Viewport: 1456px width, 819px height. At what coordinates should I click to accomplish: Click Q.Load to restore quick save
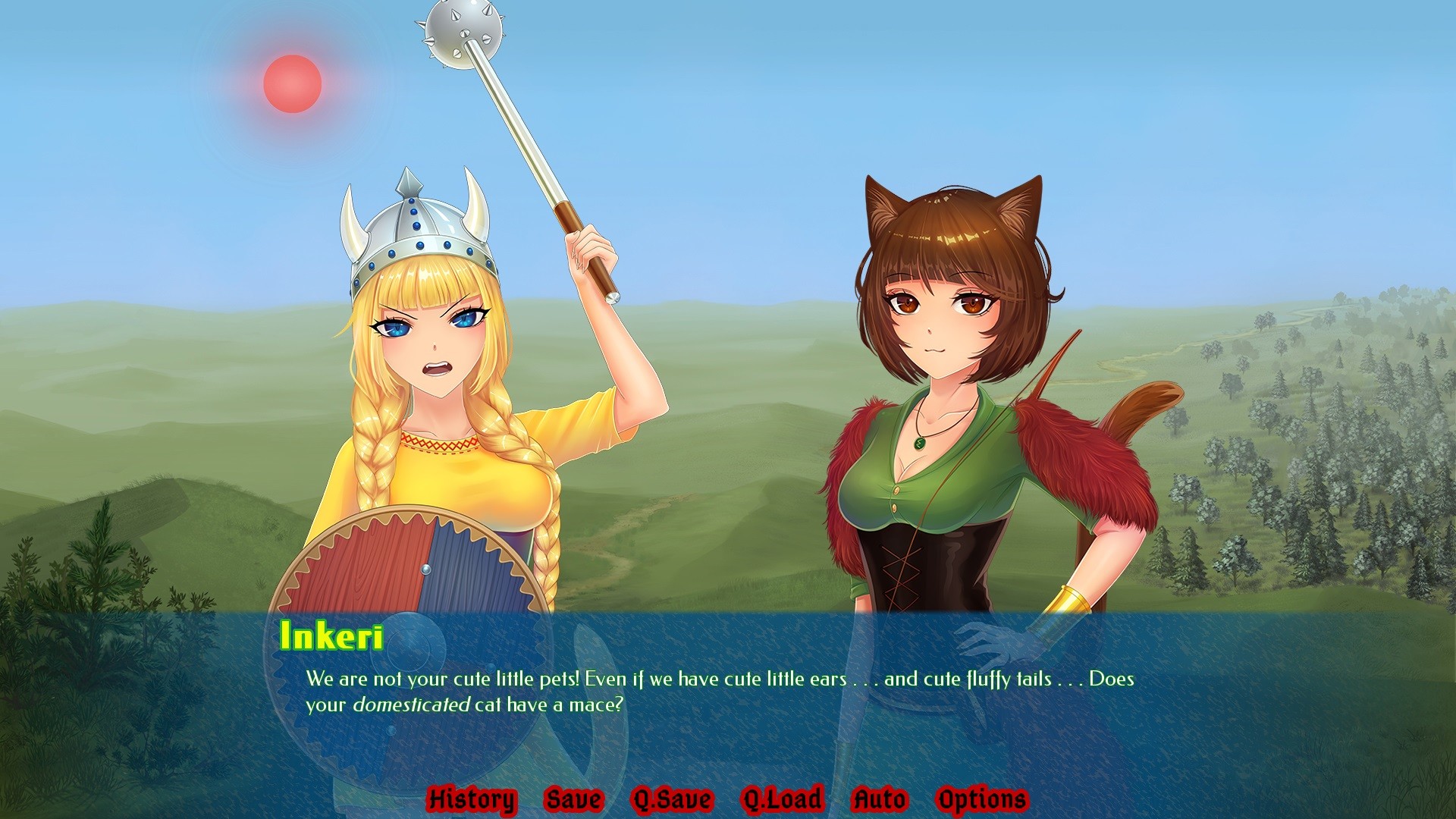781,799
